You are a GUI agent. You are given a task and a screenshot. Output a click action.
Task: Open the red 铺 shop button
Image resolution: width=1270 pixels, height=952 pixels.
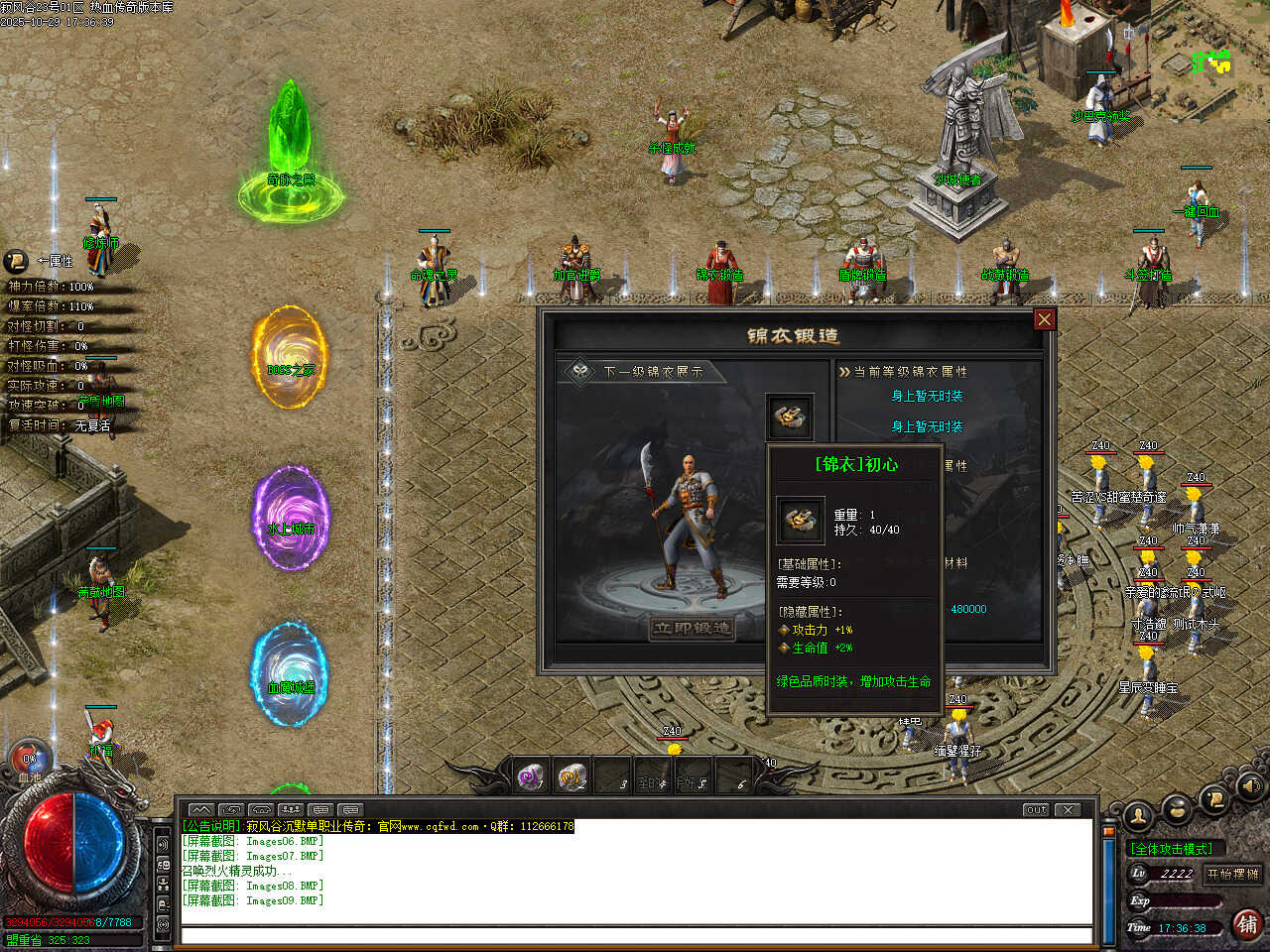point(1248,924)
